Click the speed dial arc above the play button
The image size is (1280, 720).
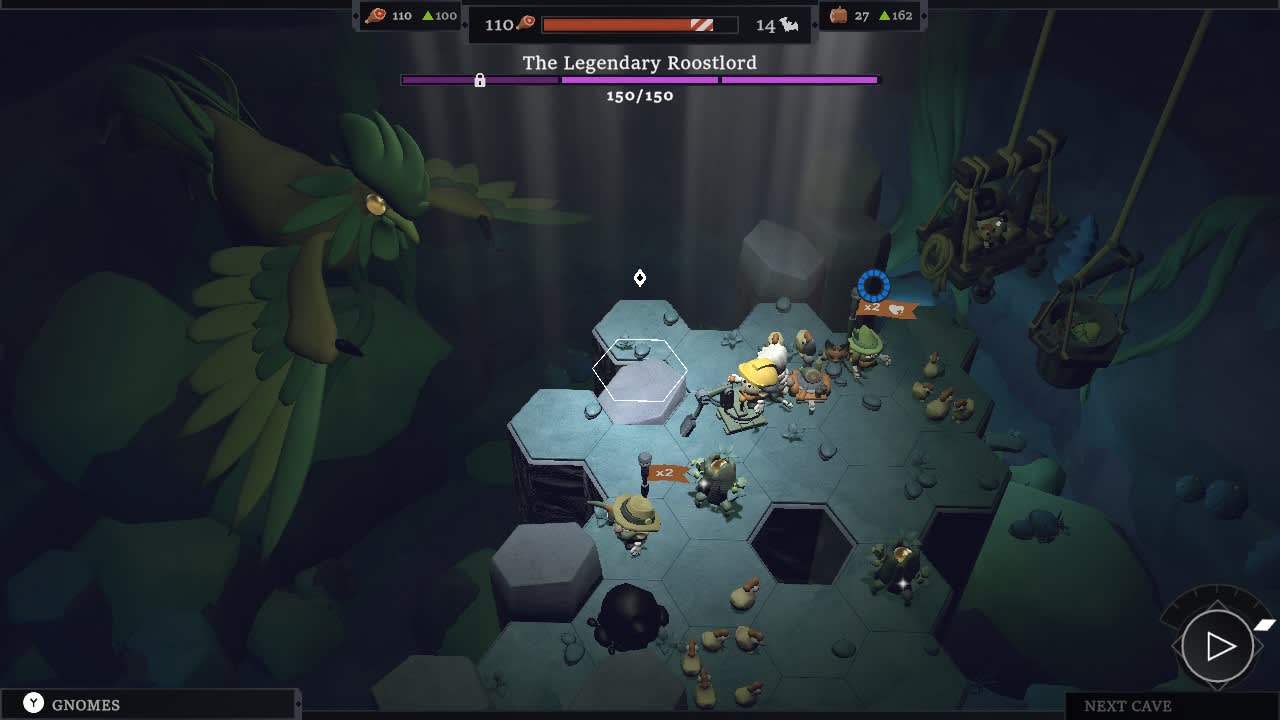1217,591
